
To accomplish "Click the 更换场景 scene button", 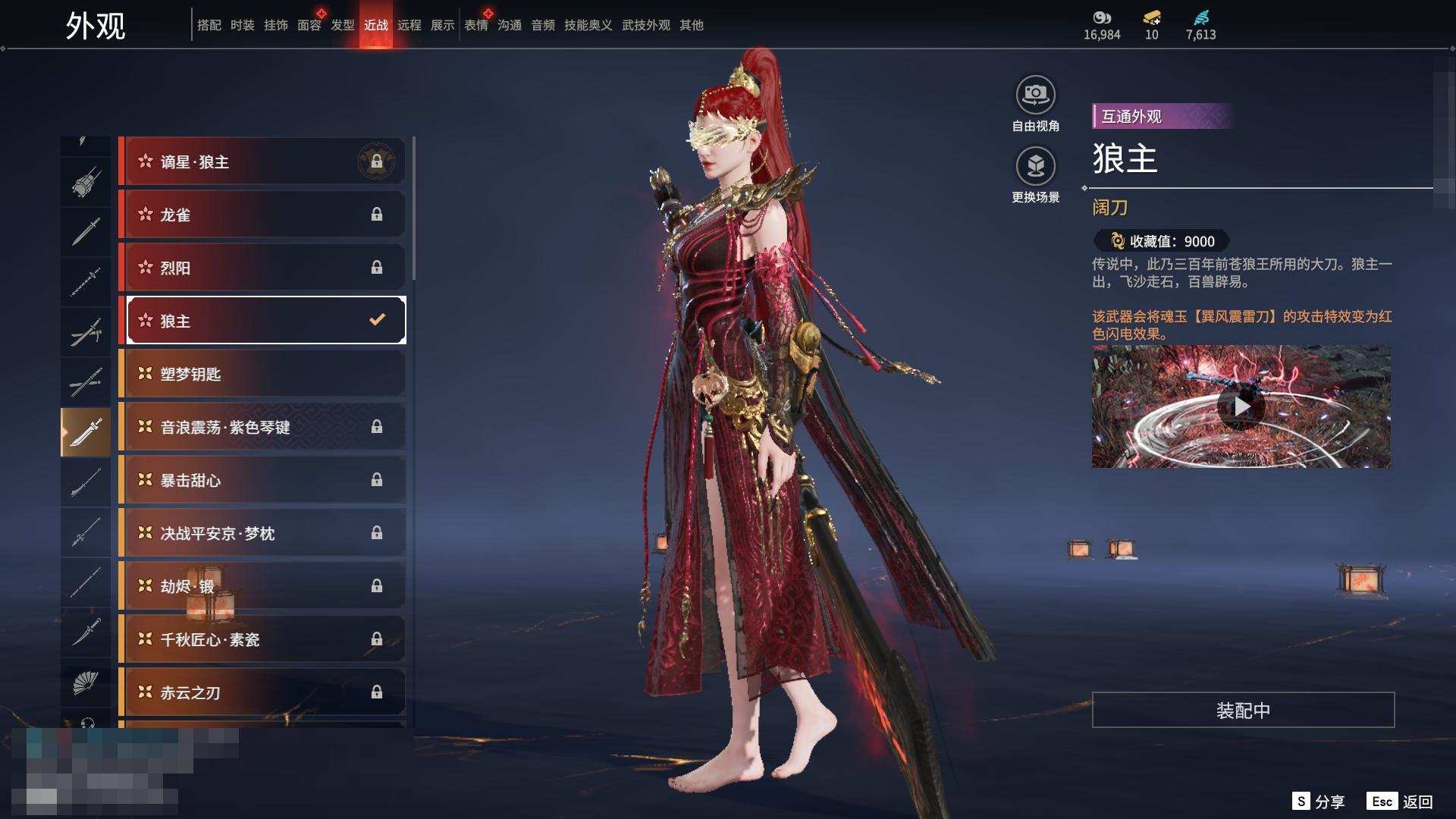I will 1035,167.
